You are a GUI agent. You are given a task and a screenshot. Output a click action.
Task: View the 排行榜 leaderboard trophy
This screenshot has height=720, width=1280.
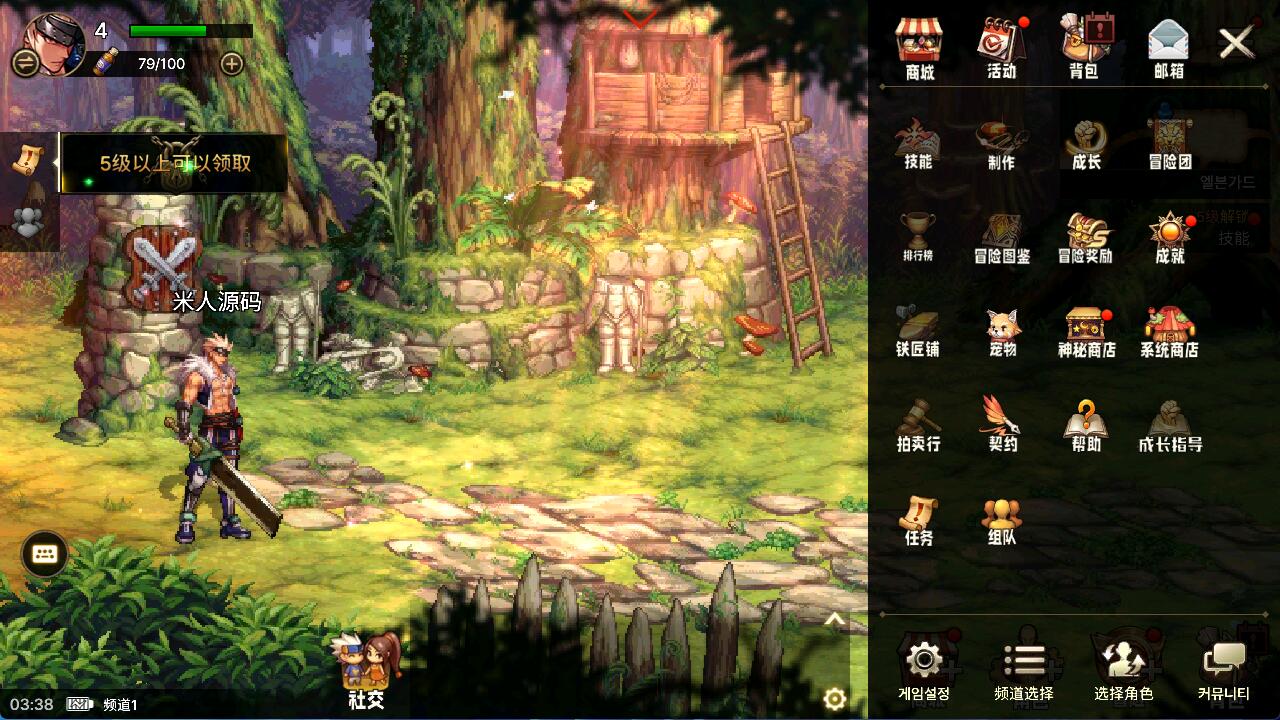[917, 235]
